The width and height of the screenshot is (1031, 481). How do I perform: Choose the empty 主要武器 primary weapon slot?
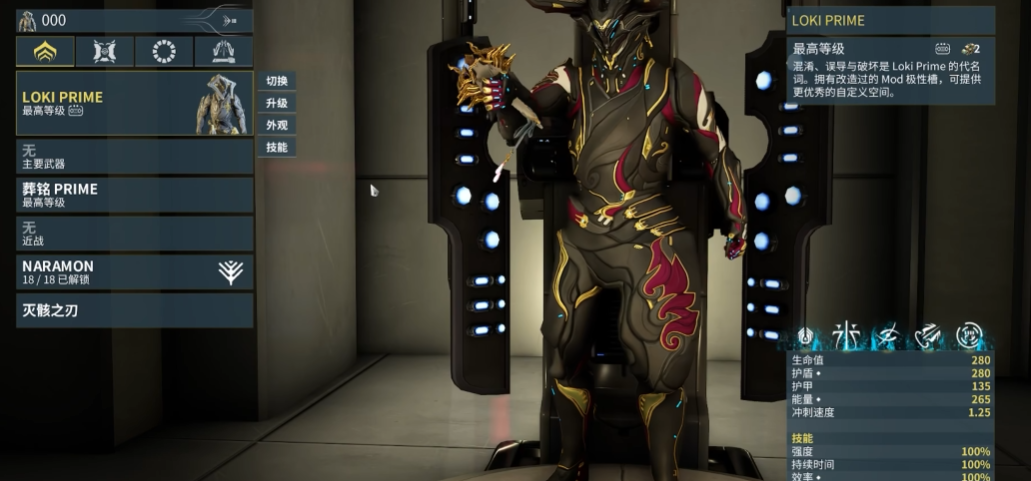point(134,156)
